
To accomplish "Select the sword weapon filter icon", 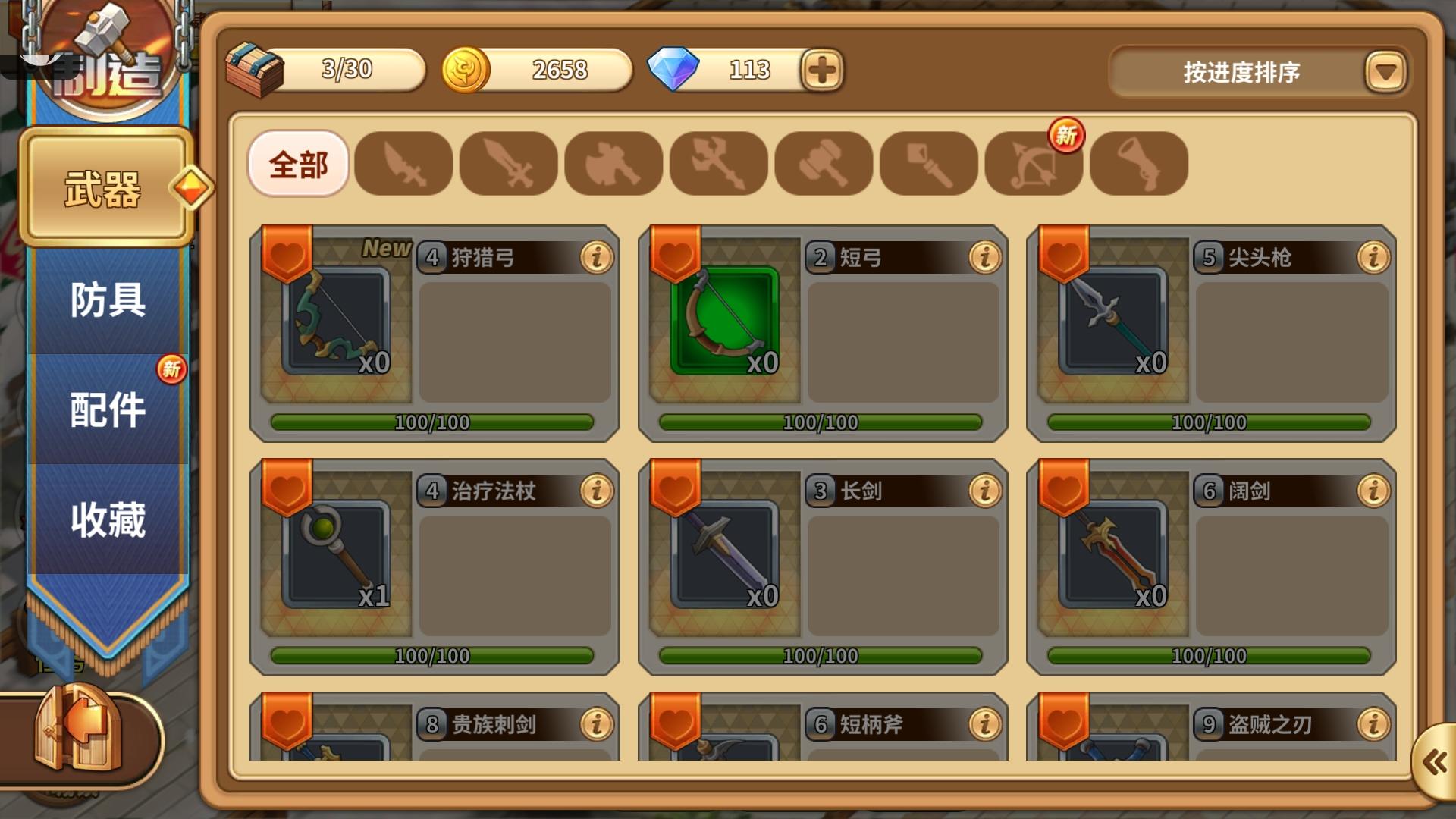I will tap(509, 165).
